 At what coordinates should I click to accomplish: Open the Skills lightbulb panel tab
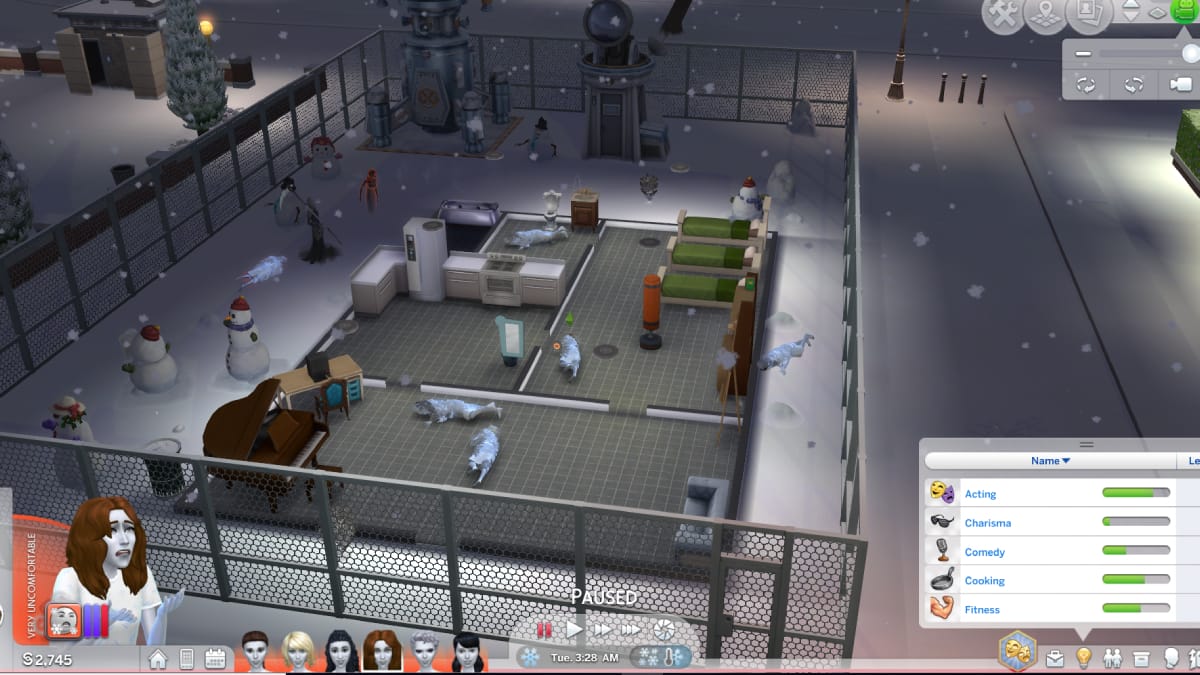pyautogui.click(x=1083, y=658)
